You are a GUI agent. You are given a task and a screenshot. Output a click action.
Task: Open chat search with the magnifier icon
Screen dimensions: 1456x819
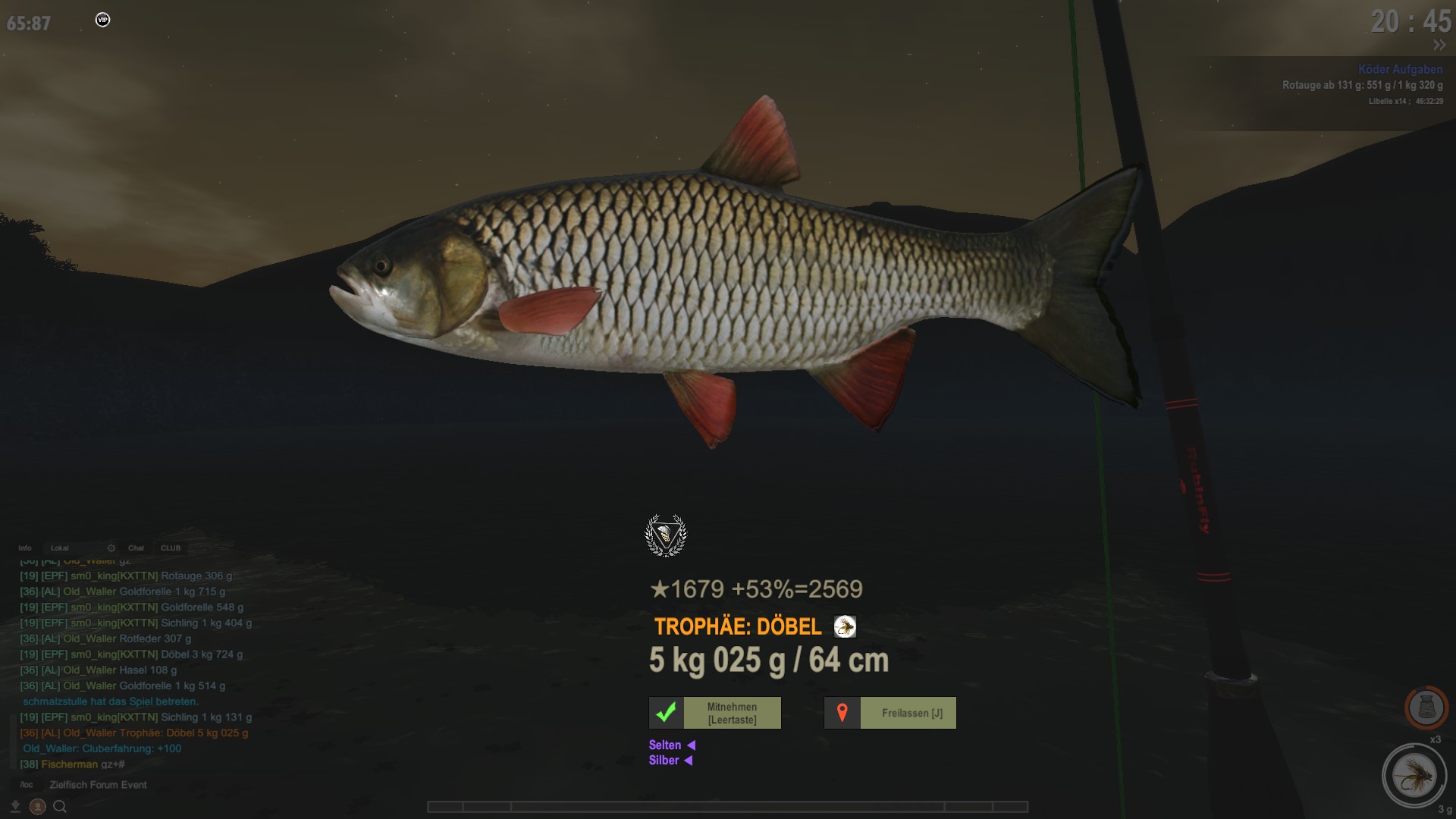click(60, 807)
